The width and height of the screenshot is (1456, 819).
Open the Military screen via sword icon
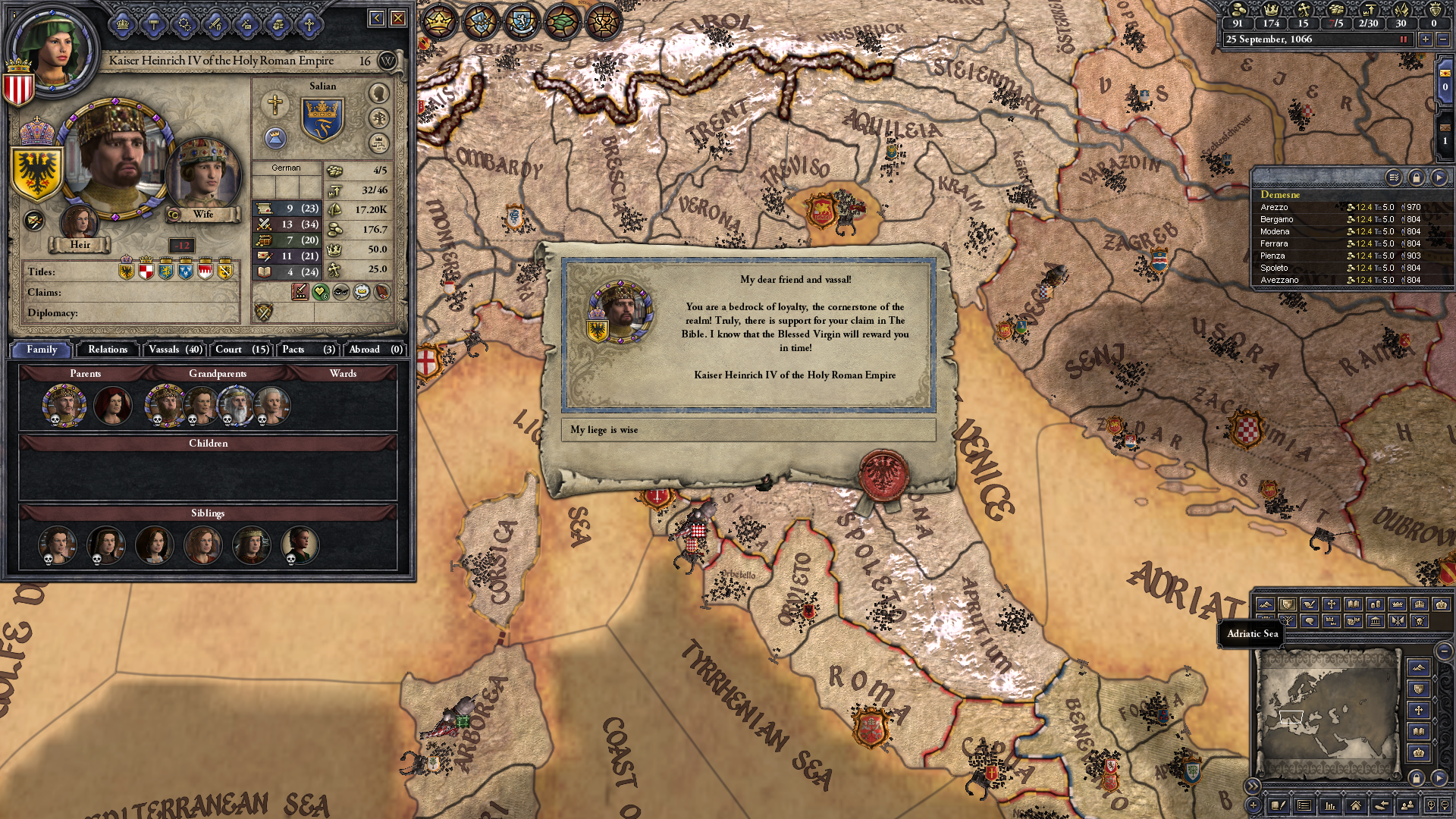pos(215,23)
